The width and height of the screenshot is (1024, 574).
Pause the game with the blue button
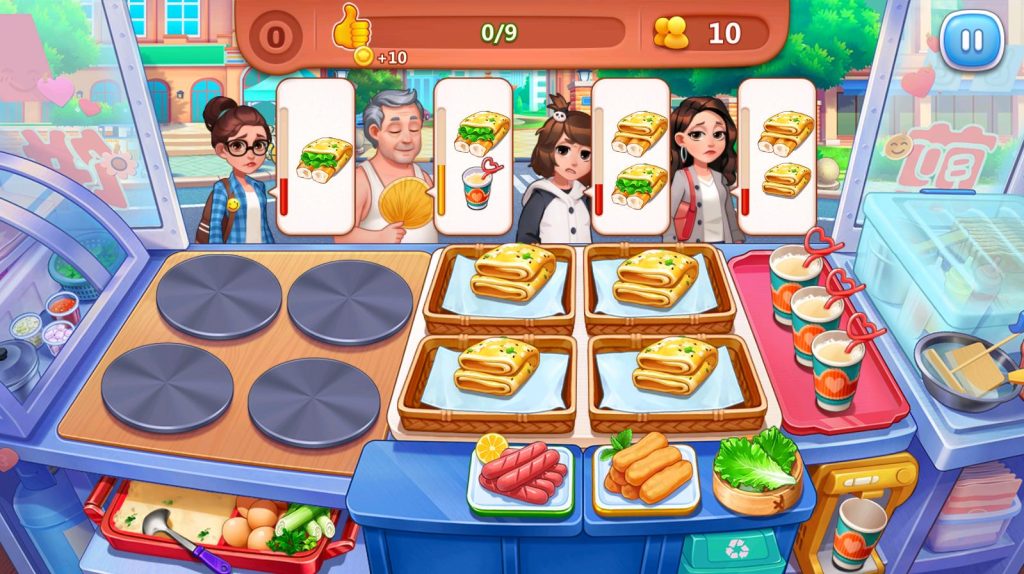971,41
